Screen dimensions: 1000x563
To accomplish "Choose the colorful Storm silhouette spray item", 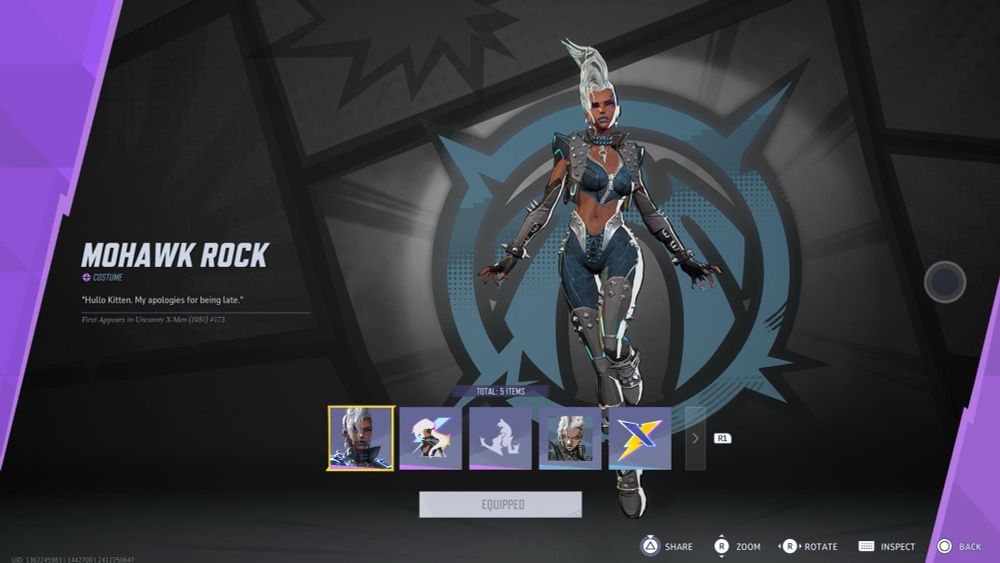I will (431, 438).
